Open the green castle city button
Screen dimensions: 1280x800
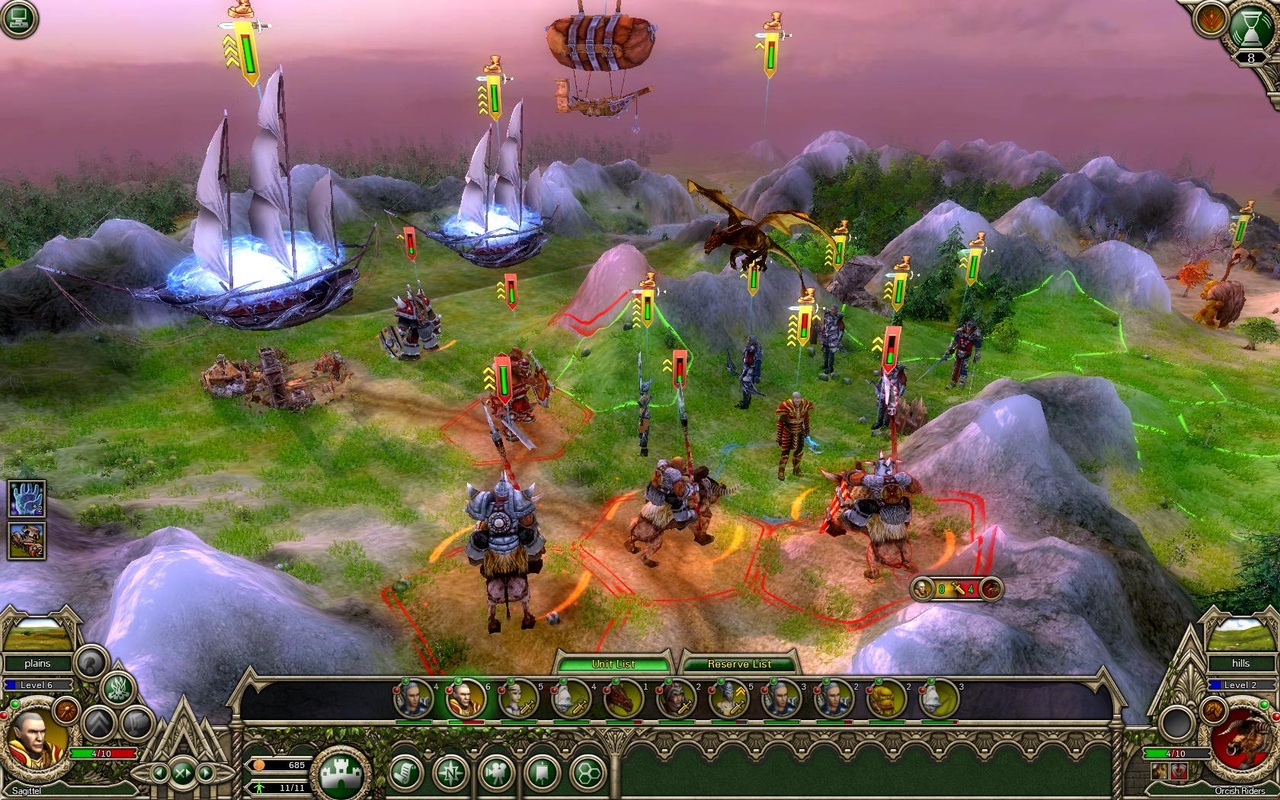[x=340, y=773]
